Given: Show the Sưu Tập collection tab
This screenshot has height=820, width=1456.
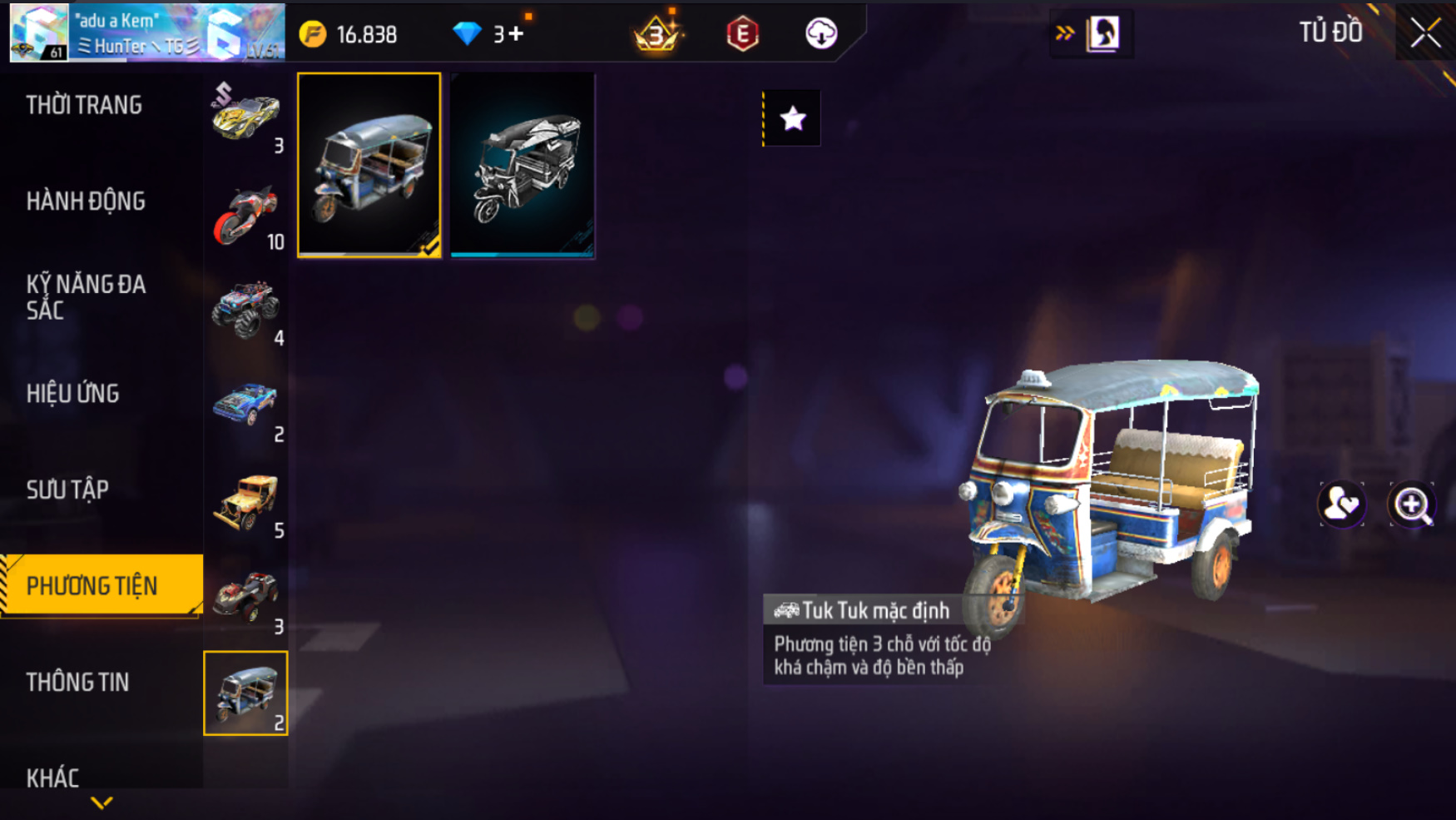Looking at the screenshot, I should (x=67, y=490).
